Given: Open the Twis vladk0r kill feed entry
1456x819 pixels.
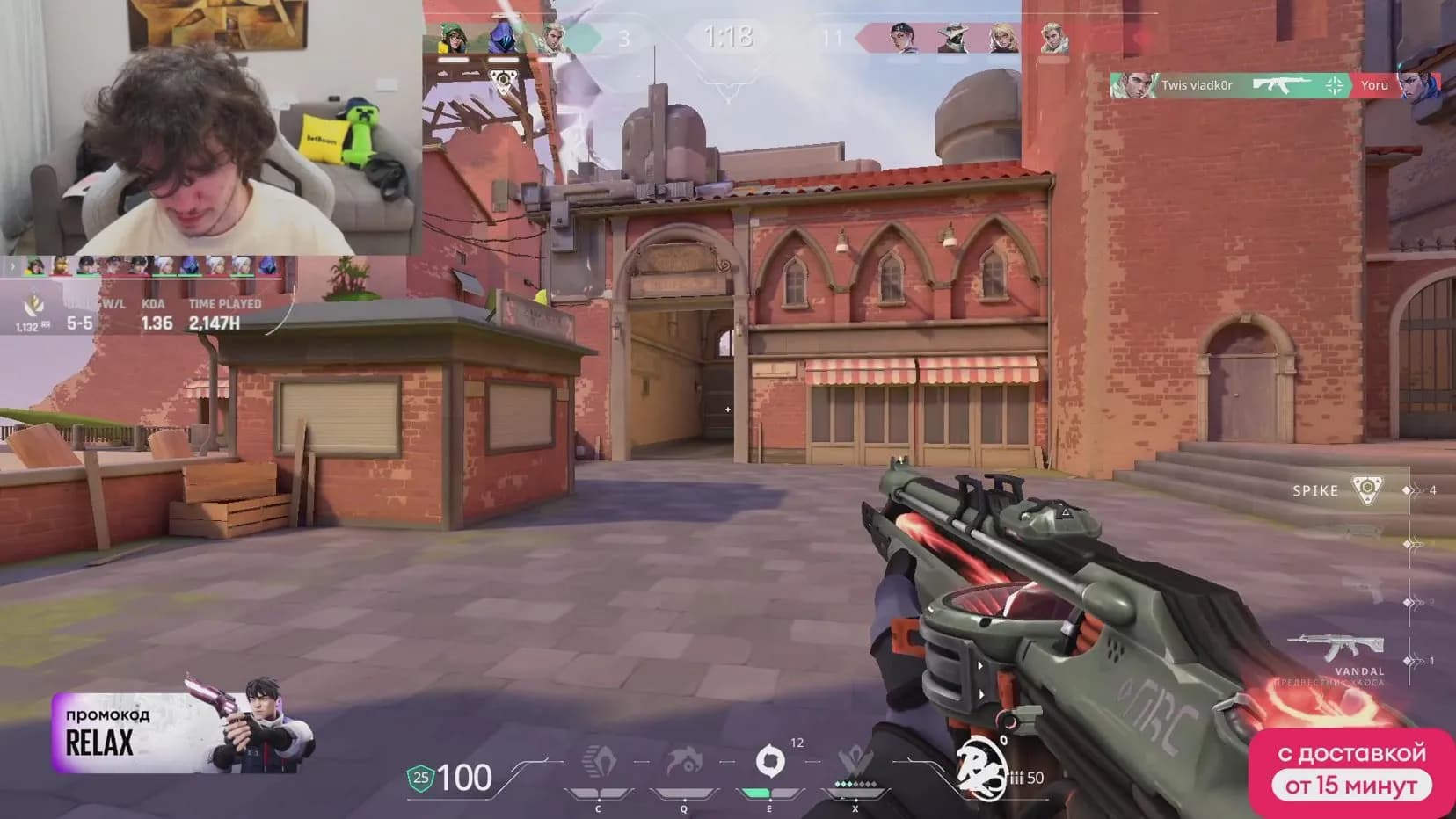Looking at the screenshot, I should click(1231, 85).
